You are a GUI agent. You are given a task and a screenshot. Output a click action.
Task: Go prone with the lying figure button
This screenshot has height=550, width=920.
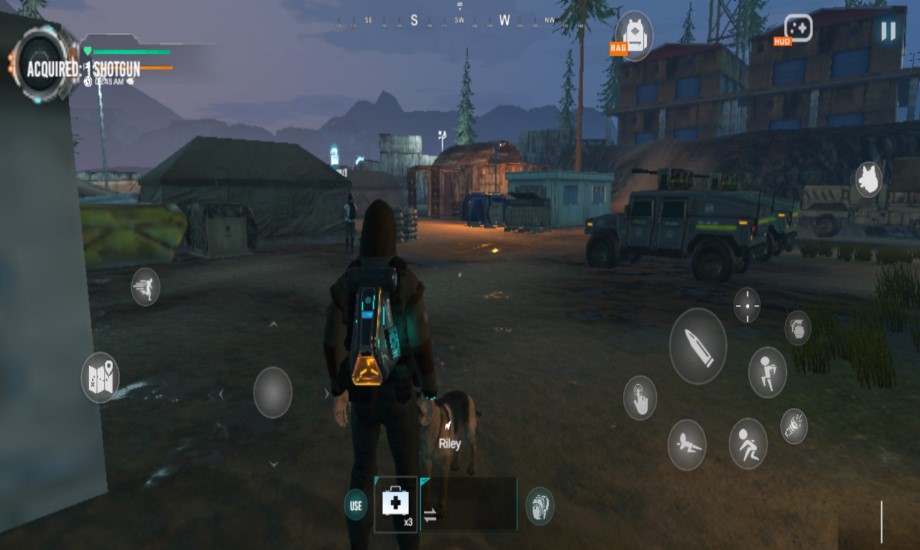coord(687,444)
